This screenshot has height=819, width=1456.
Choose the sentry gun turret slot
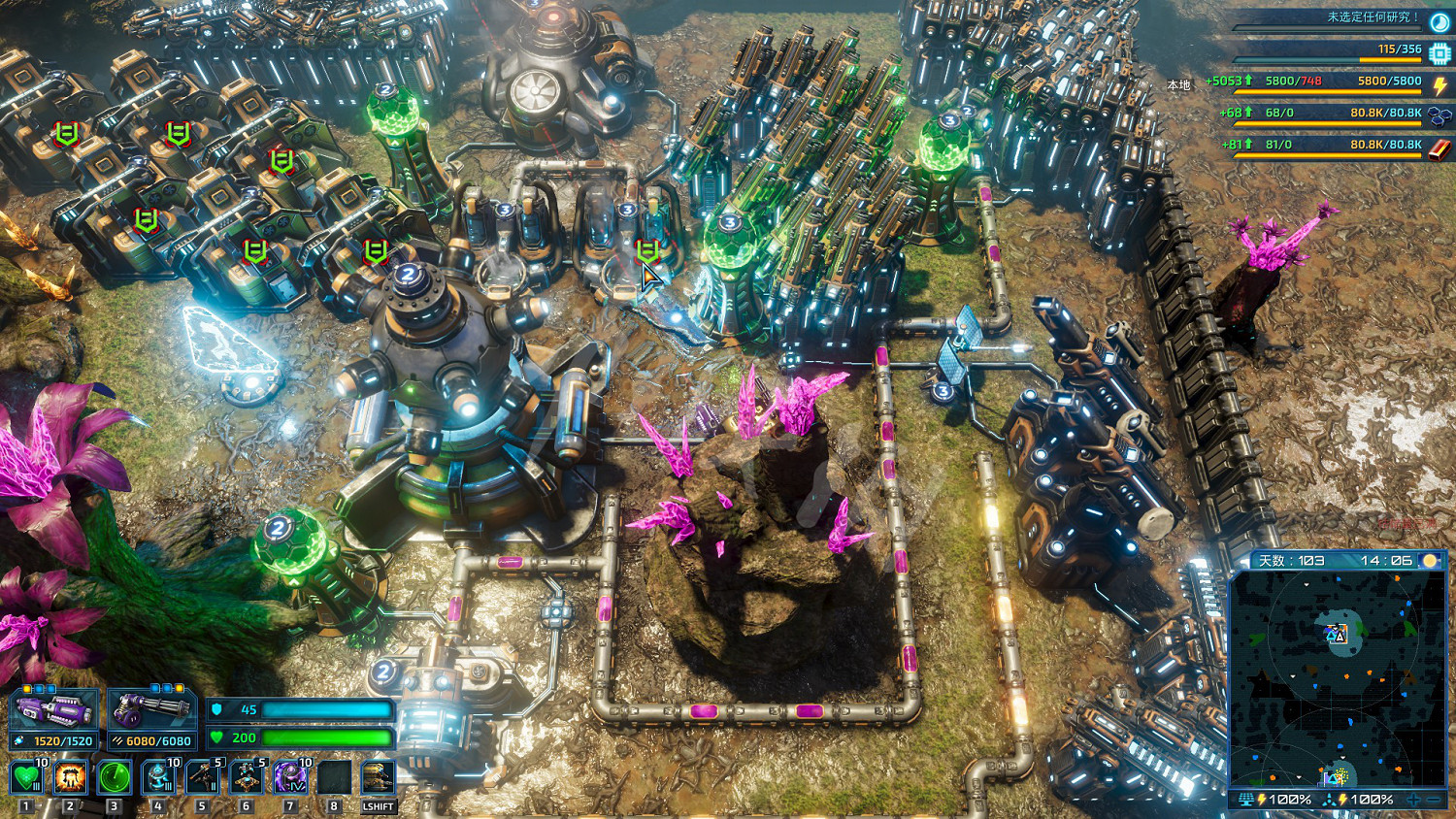point(203,777)
